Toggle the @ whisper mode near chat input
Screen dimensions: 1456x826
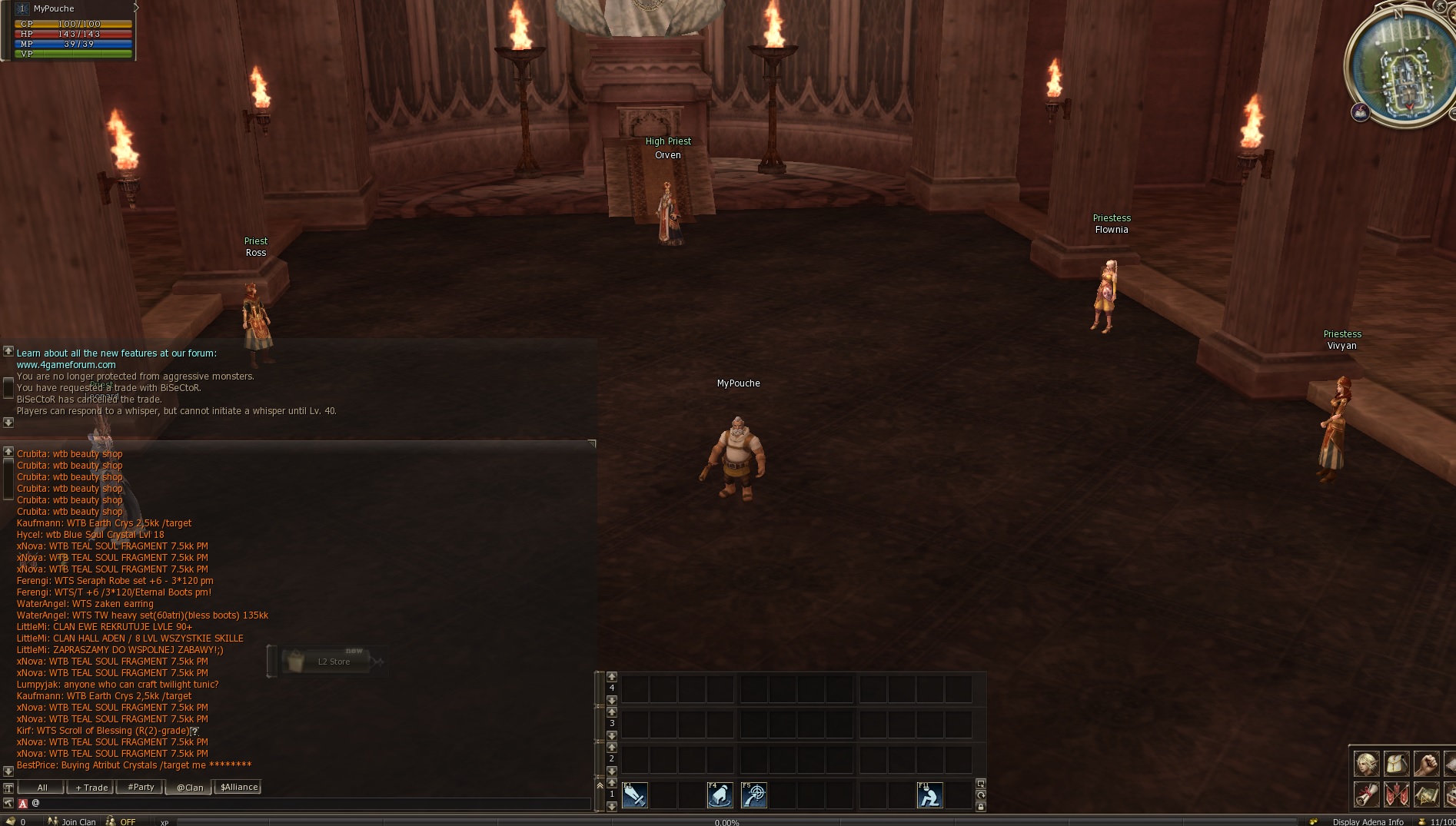[35, 804]
